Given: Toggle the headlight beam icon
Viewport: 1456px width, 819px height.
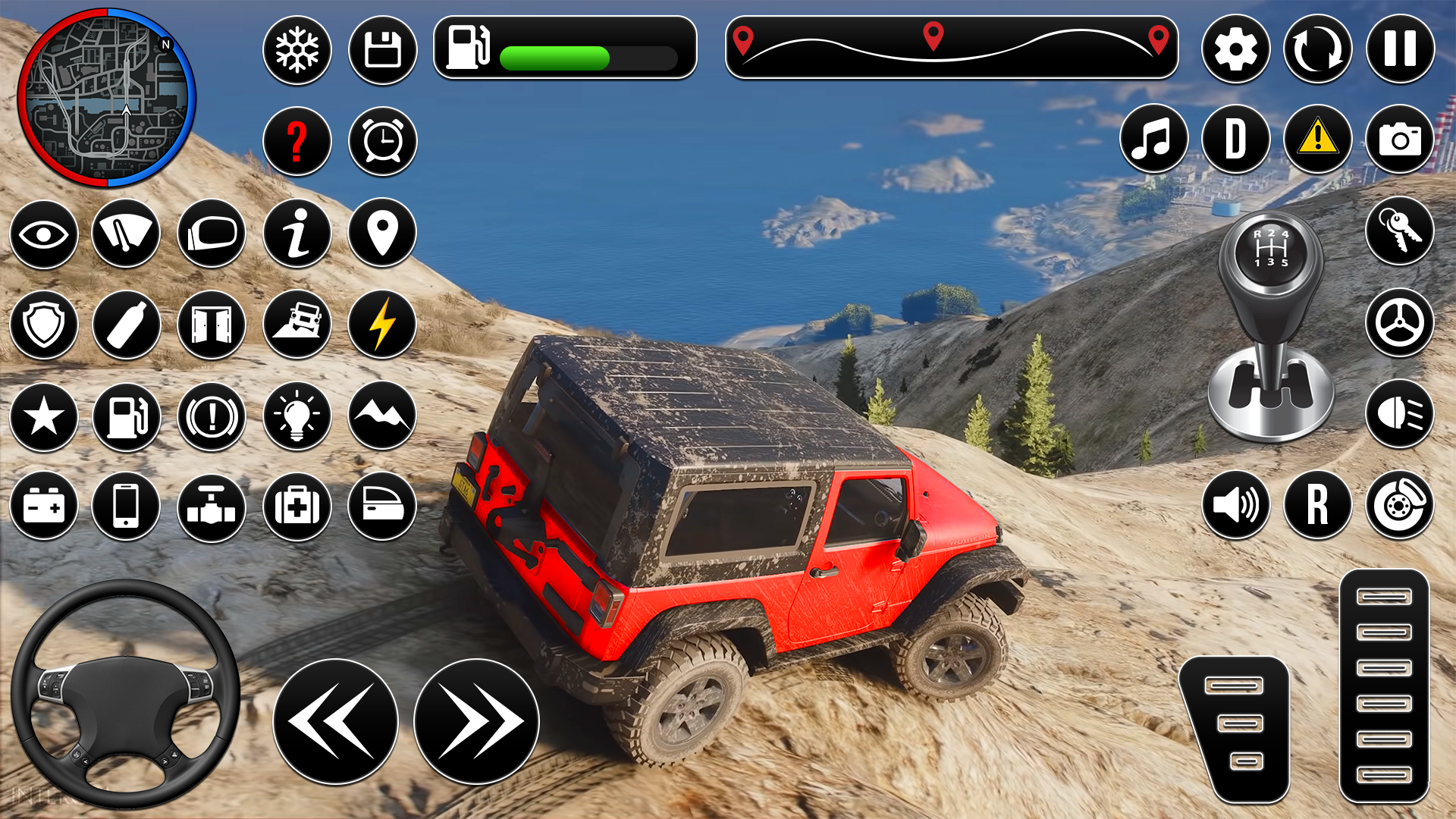Looking at the screenshot, I should 1400,414.
